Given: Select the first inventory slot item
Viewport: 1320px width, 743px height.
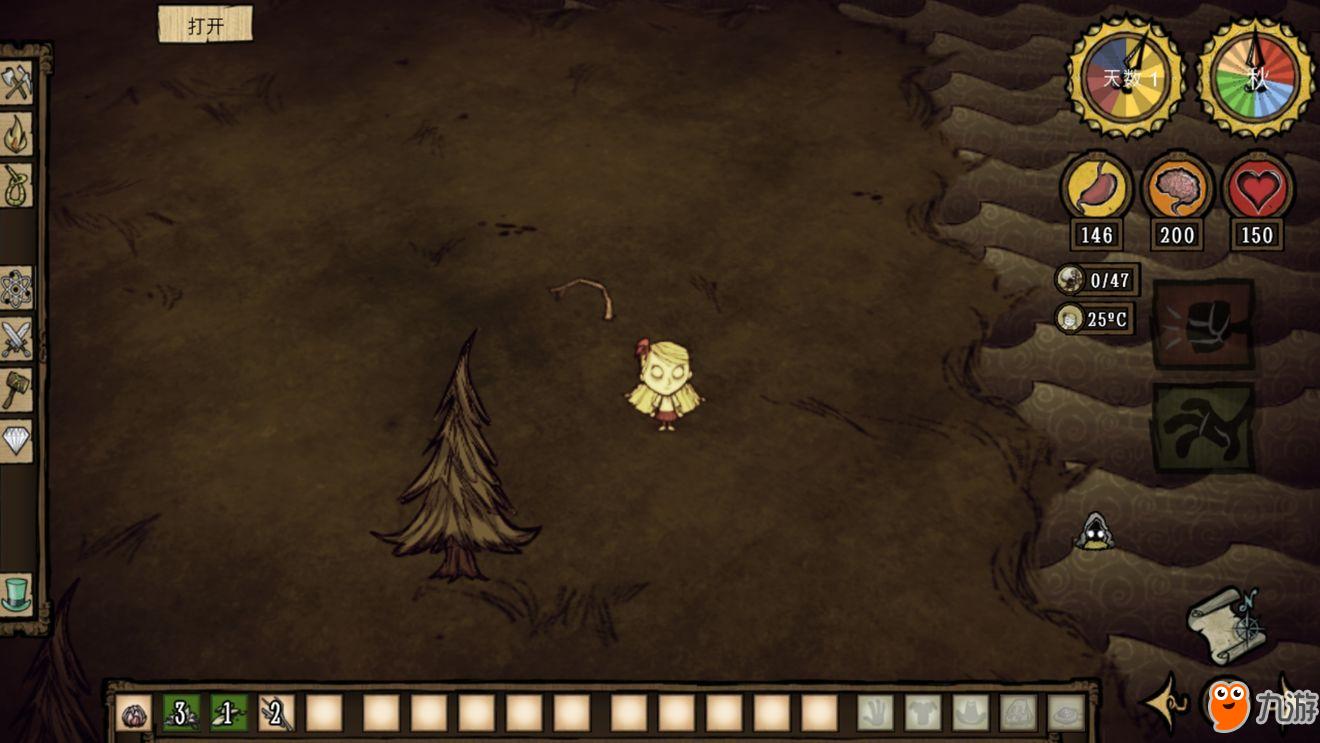Looking at the screenshot, I should 134,713.
